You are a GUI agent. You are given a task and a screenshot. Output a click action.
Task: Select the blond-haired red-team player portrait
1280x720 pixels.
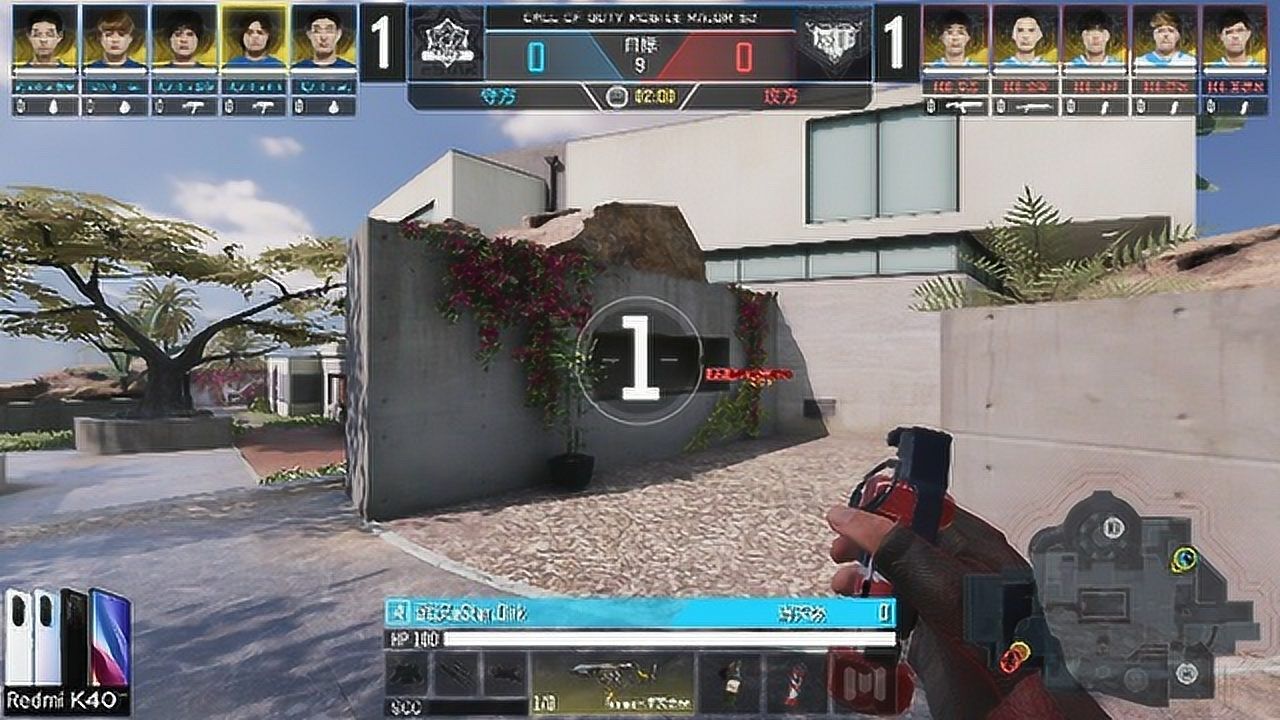click(x=1165, y=37)
